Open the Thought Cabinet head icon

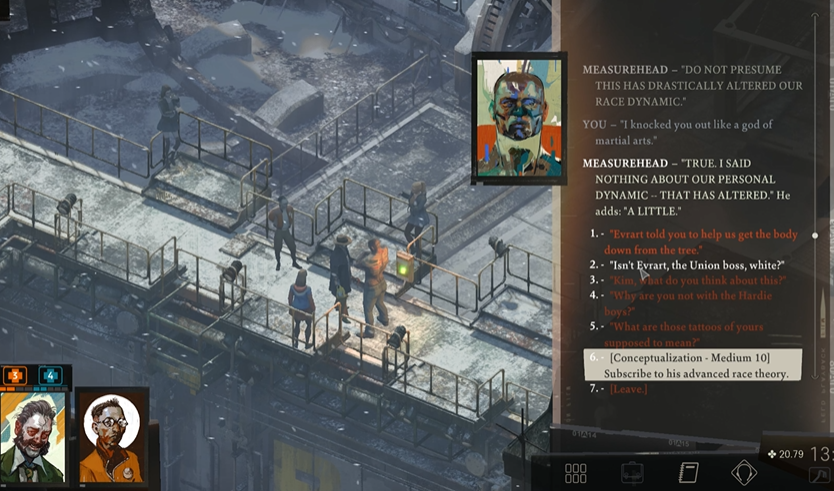coord(743,473)
